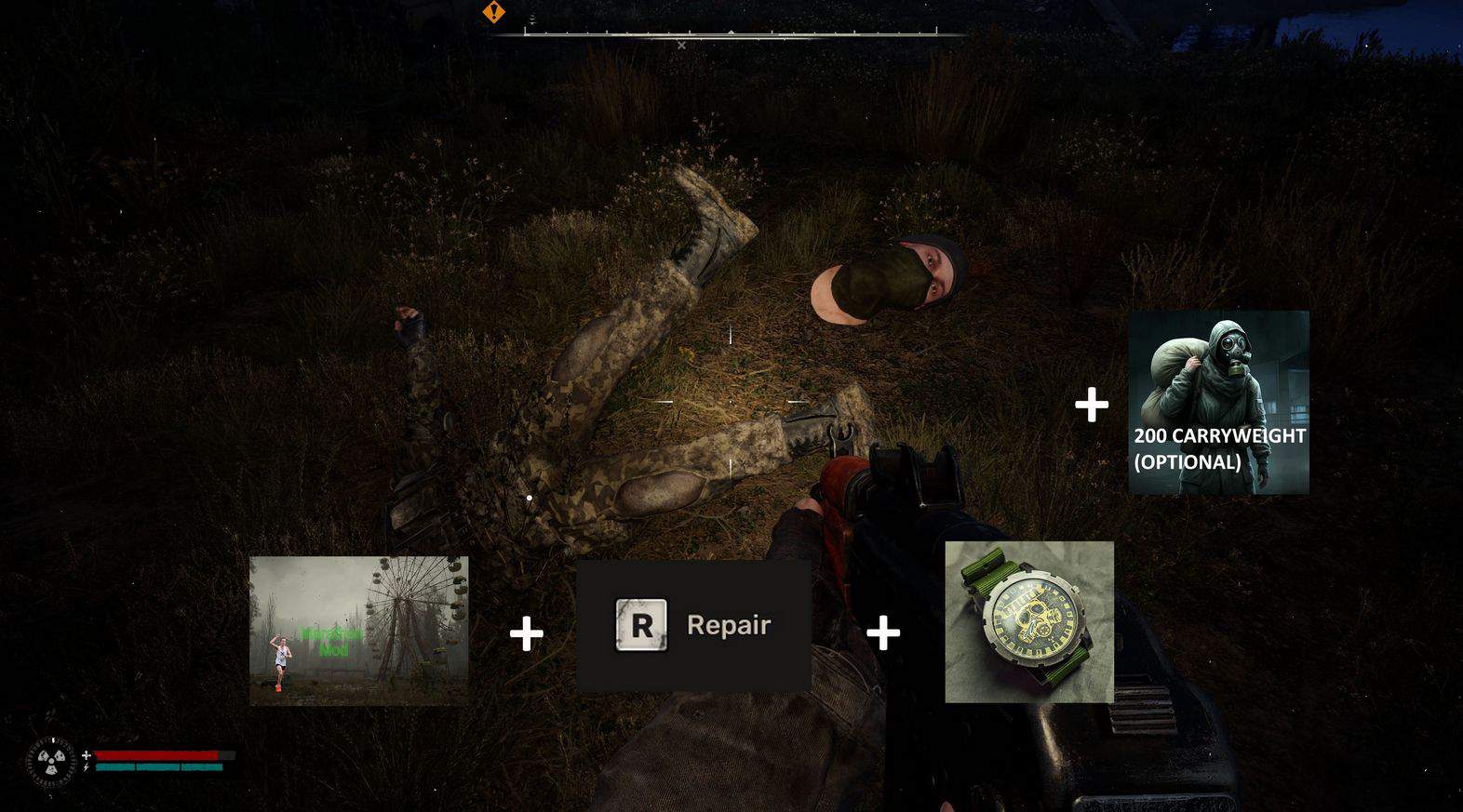This screenshot has height=812, width=1463.
Task: Toggle the plus symbol between Marathon Mod and Repair
Action: coord(525,632)
